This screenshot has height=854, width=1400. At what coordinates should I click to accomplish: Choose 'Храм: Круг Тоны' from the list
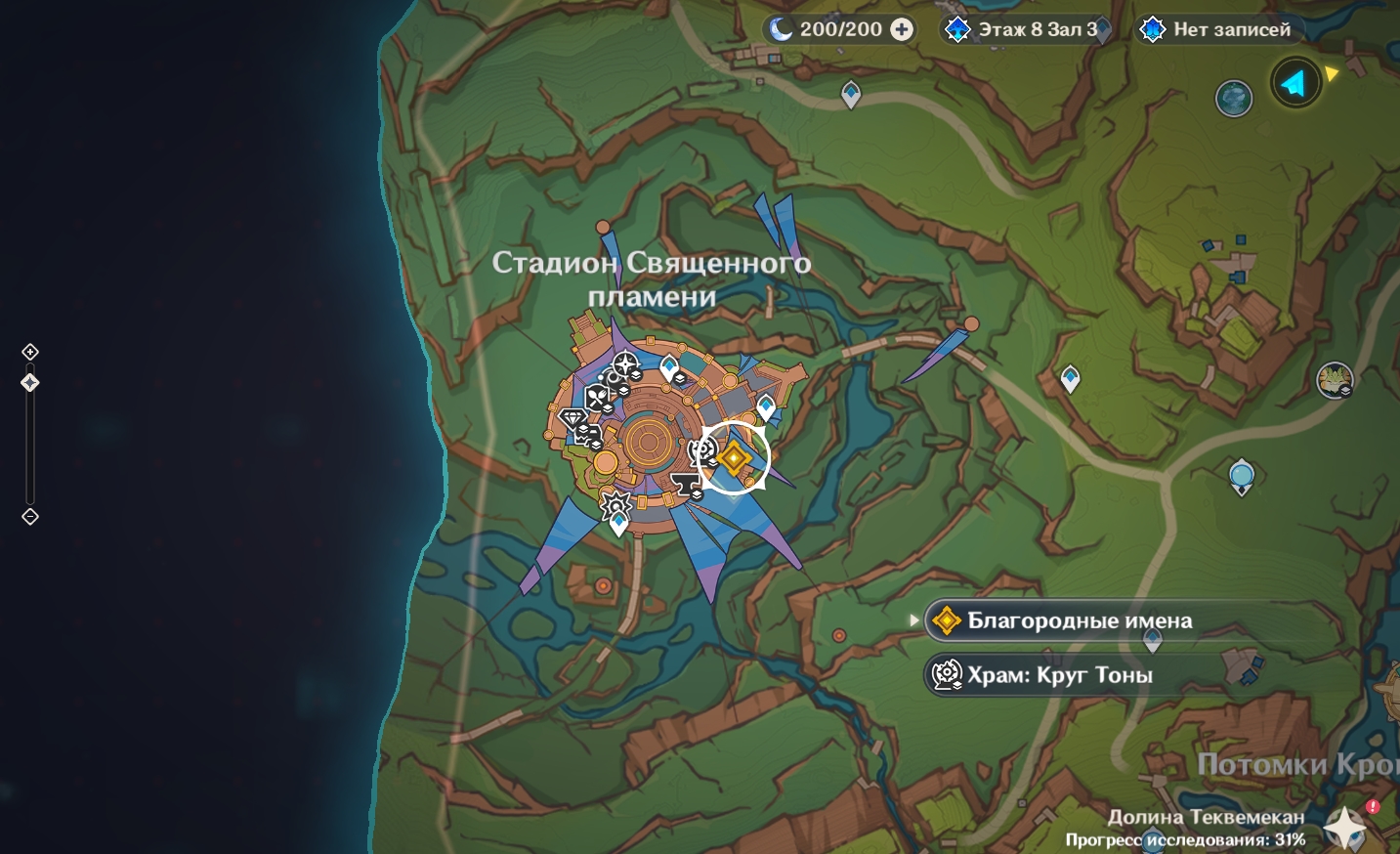(x=1060, y=675)
